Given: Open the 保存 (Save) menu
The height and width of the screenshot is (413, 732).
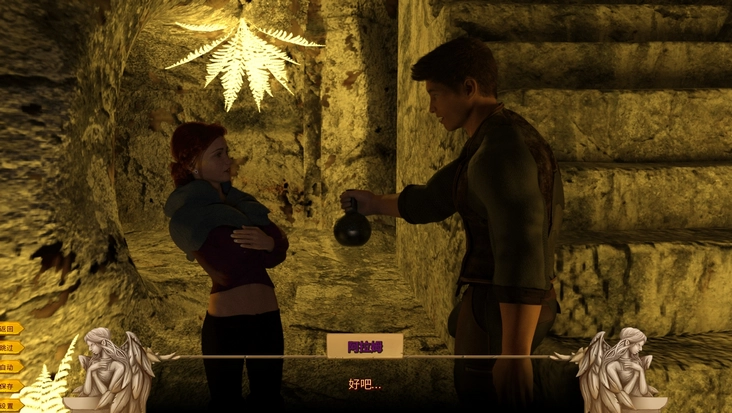Looking at the screenshot, I should coord(9,385).
